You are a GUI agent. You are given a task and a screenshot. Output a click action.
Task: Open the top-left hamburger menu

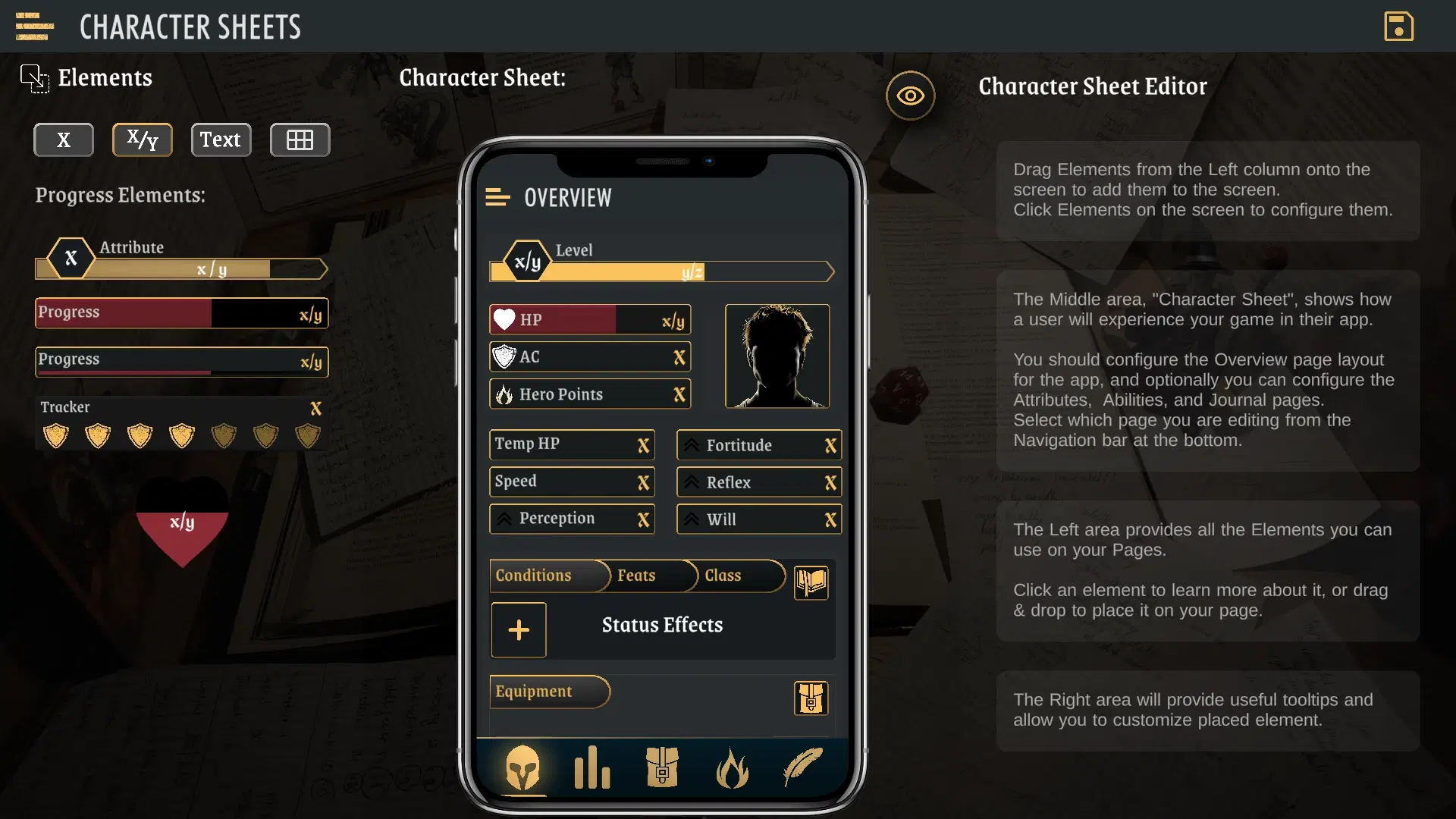(x=34, y=27)
